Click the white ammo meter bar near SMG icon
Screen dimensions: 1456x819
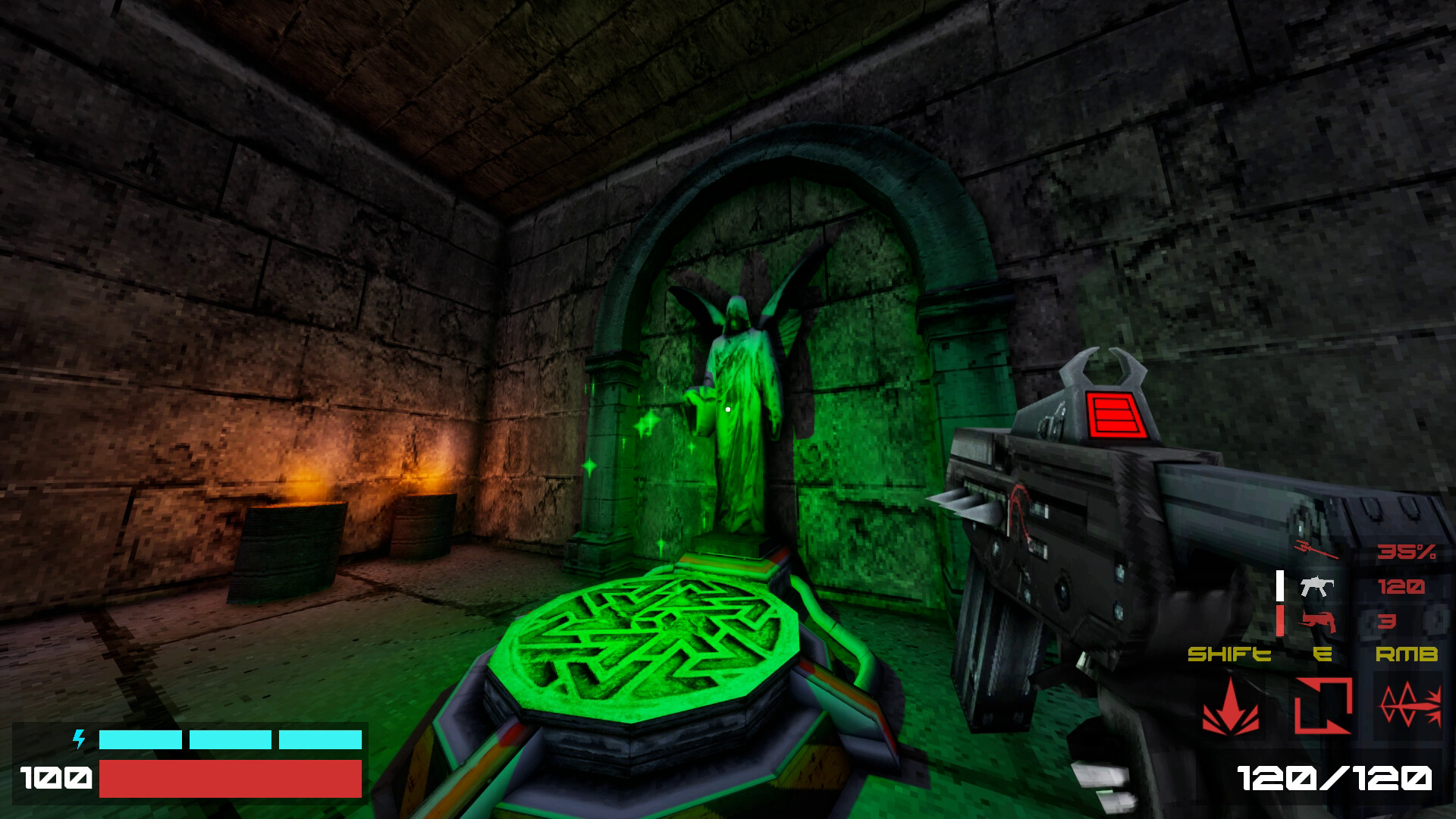(1279, 585)
